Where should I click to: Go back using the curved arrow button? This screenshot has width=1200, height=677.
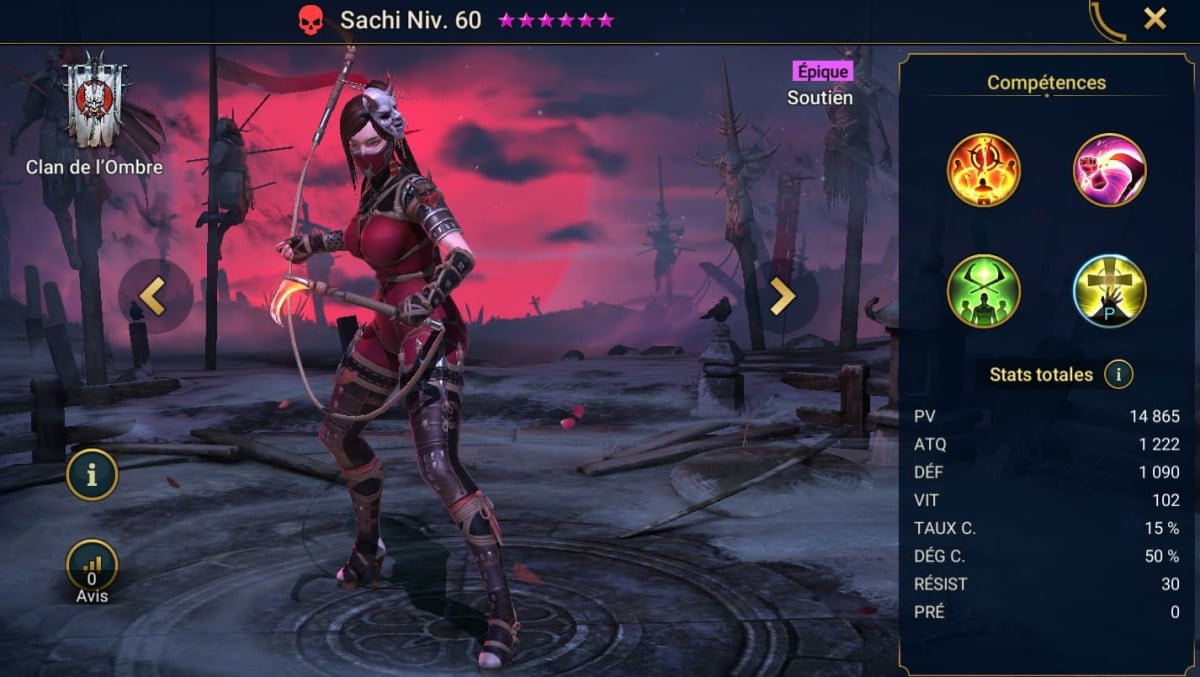[1107, 21]
